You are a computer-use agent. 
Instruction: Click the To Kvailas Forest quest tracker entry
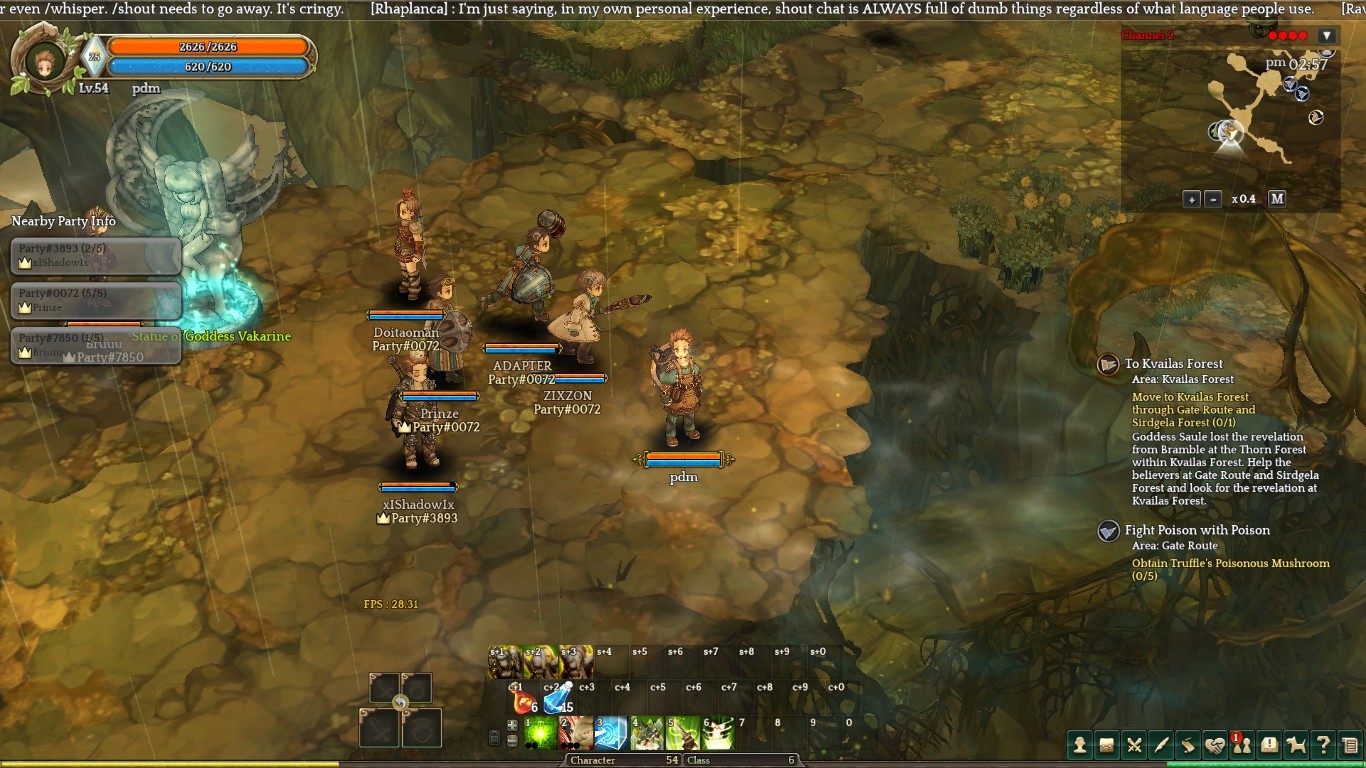coord(1173,364)
